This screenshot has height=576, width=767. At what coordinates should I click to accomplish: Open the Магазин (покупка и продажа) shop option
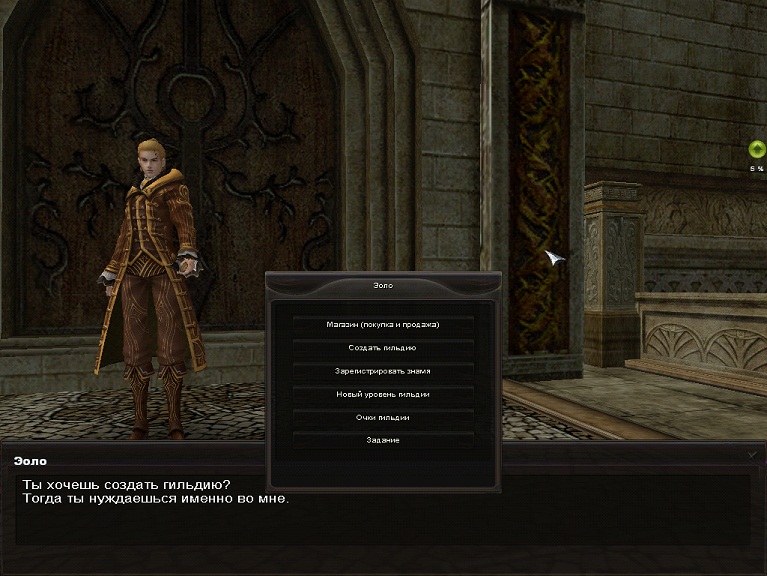(383, 324)
